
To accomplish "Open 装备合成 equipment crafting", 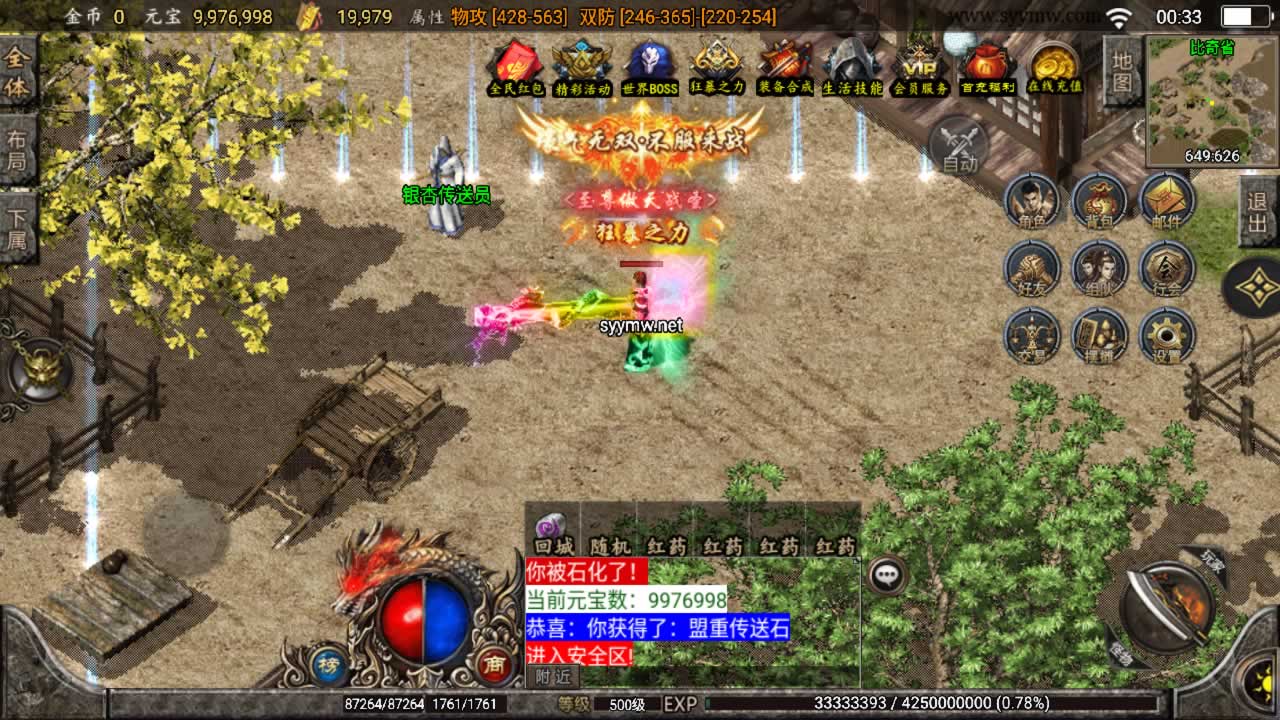I will [785, 68].
